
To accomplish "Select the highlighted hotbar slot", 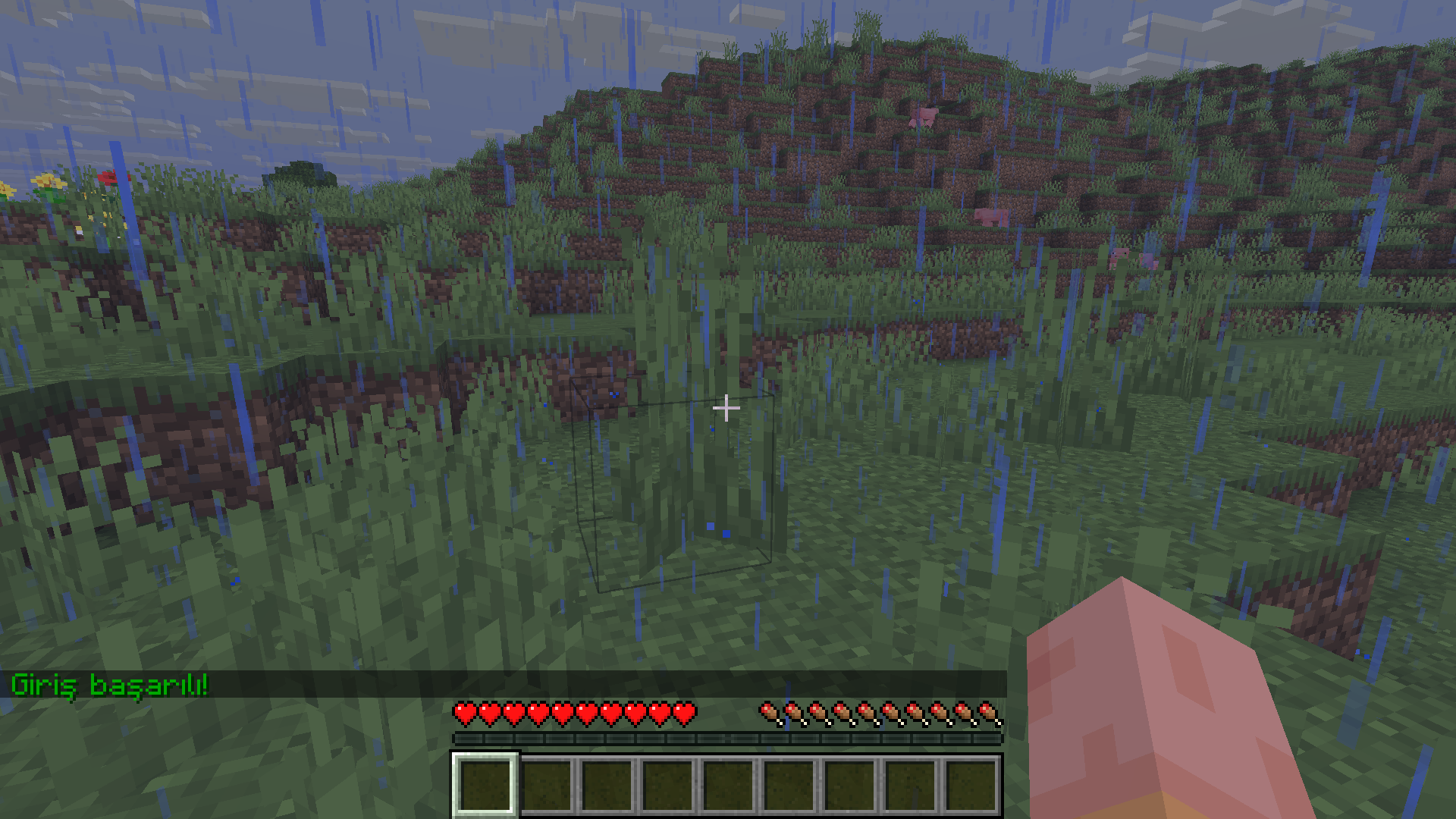I will pyautogui.click(x=485, y=784).
